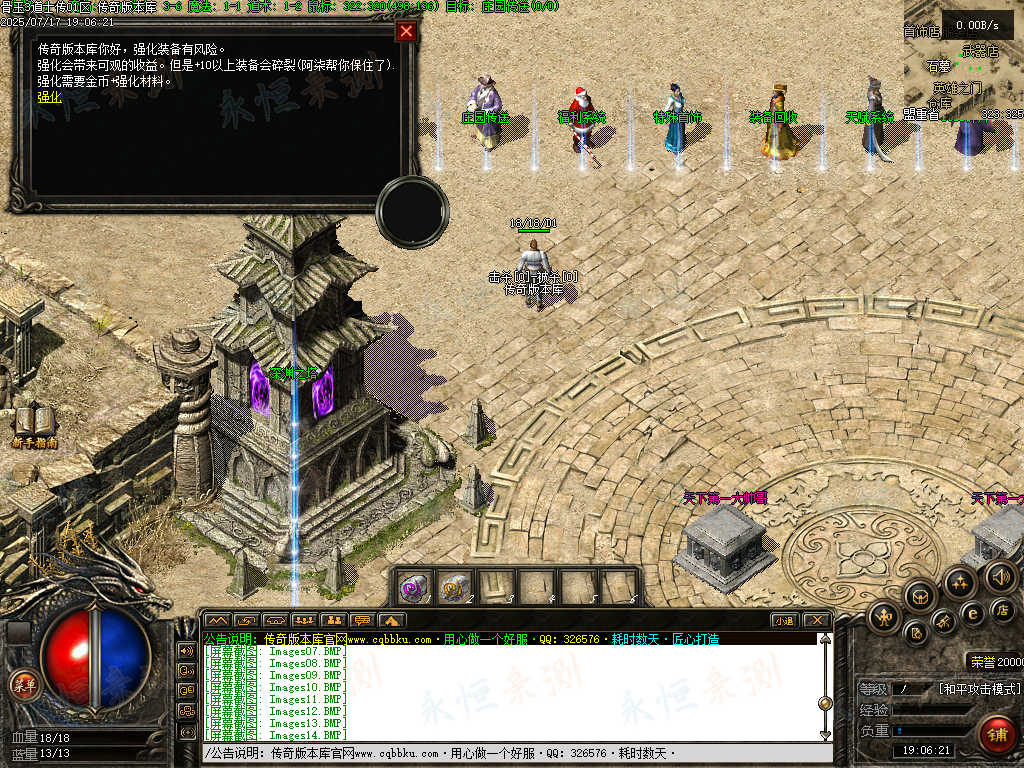The height and width of the screenshot is (768, 1024).
Task: Close the enhancement dialogue window
Action: 406,31
